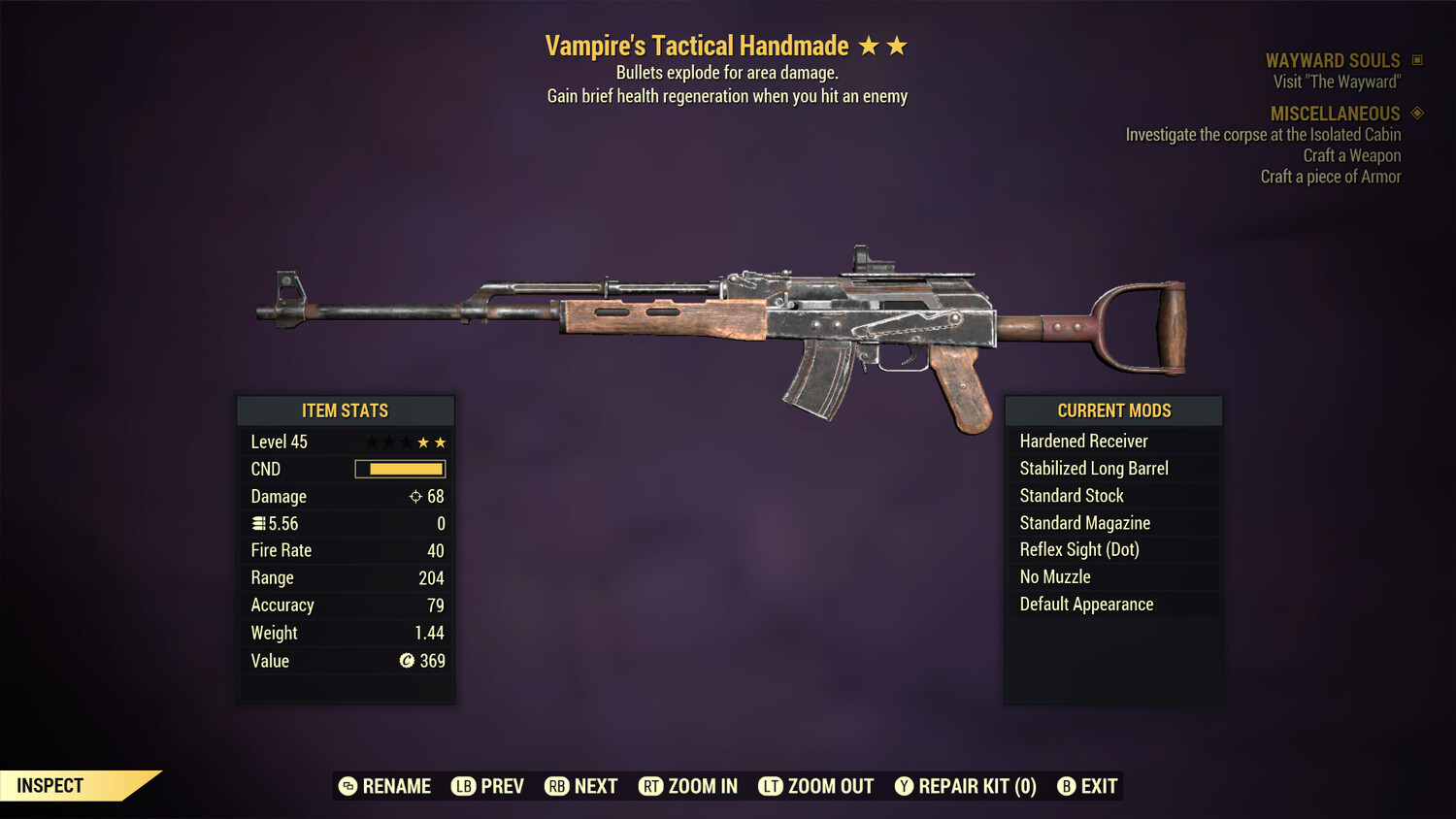Click the crosshair icon beside Damage value

click(415, 496)
